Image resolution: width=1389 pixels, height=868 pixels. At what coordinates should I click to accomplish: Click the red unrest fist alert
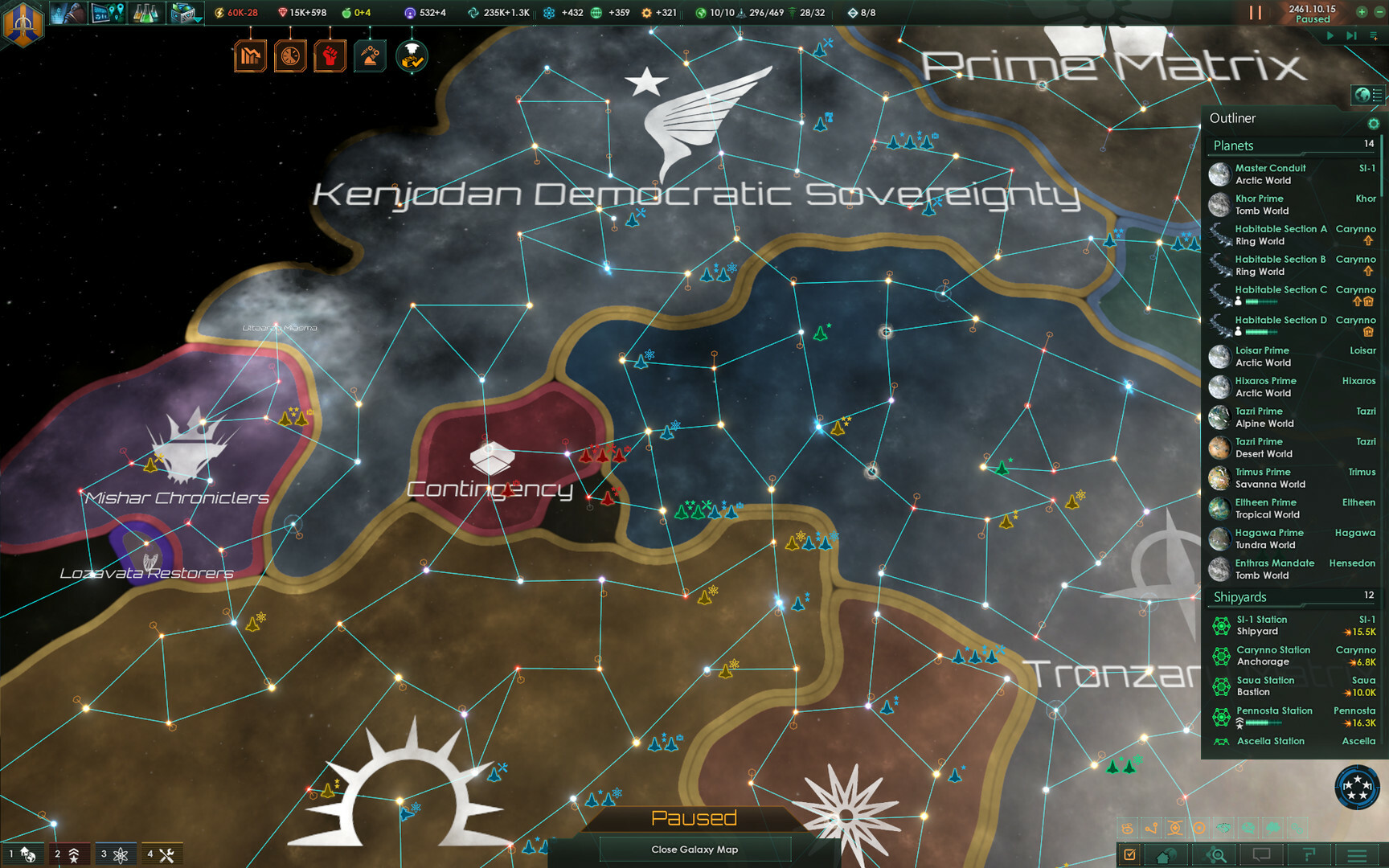click(329, 55)
